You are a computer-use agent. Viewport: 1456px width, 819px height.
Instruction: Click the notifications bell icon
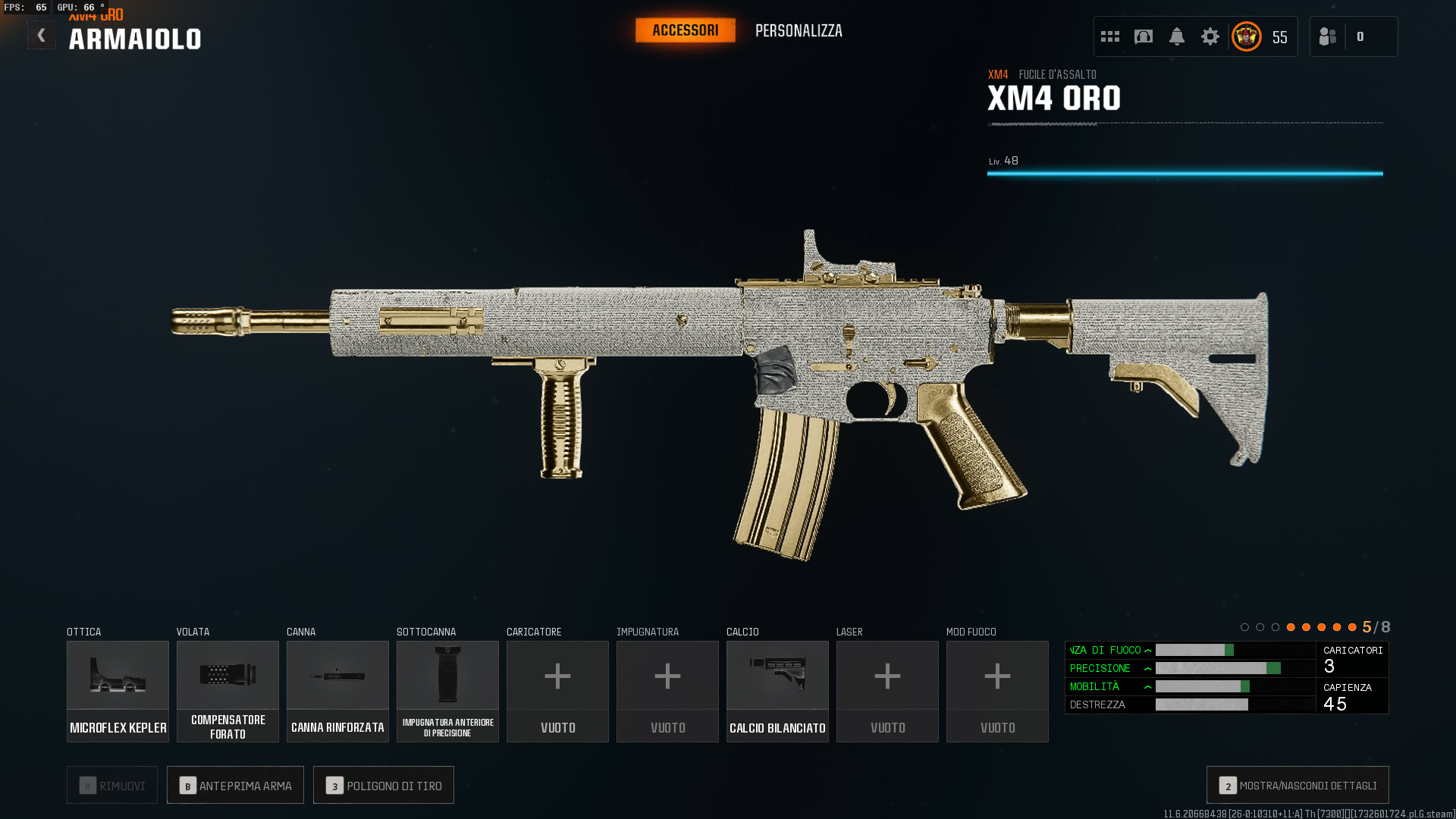point(1176,36)
